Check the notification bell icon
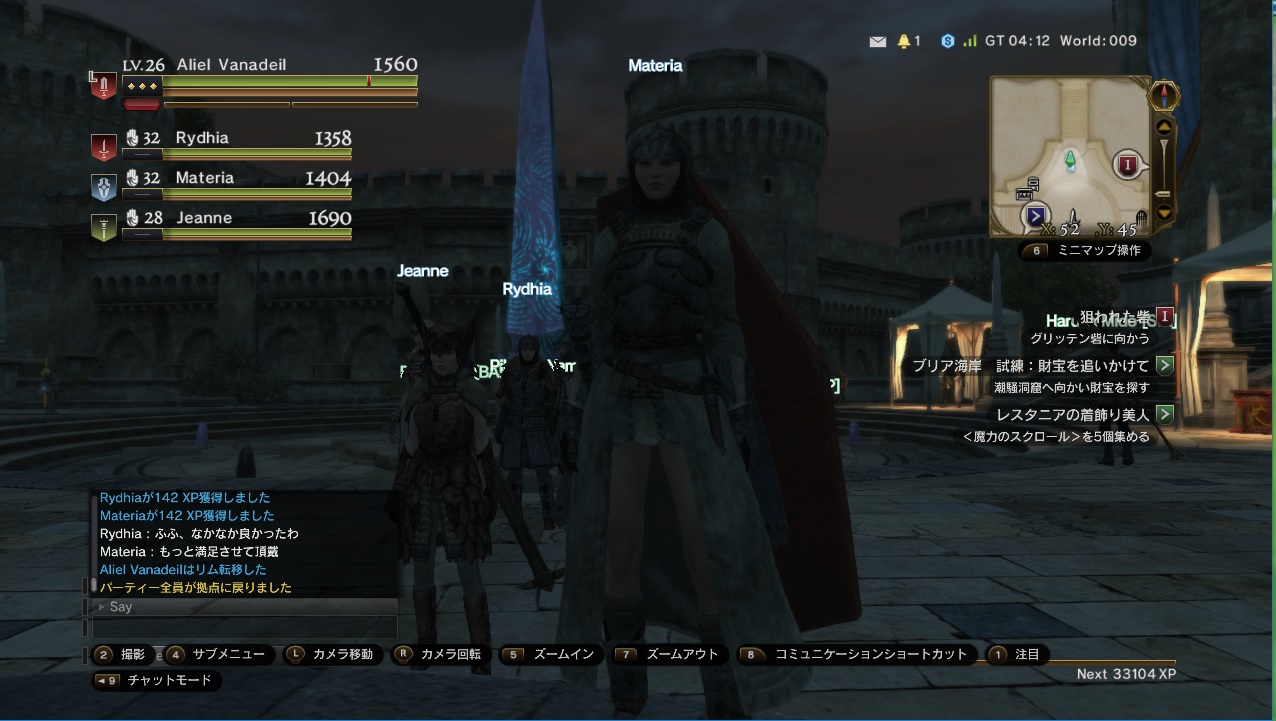Screen dimensions: 1276x721 904,42
